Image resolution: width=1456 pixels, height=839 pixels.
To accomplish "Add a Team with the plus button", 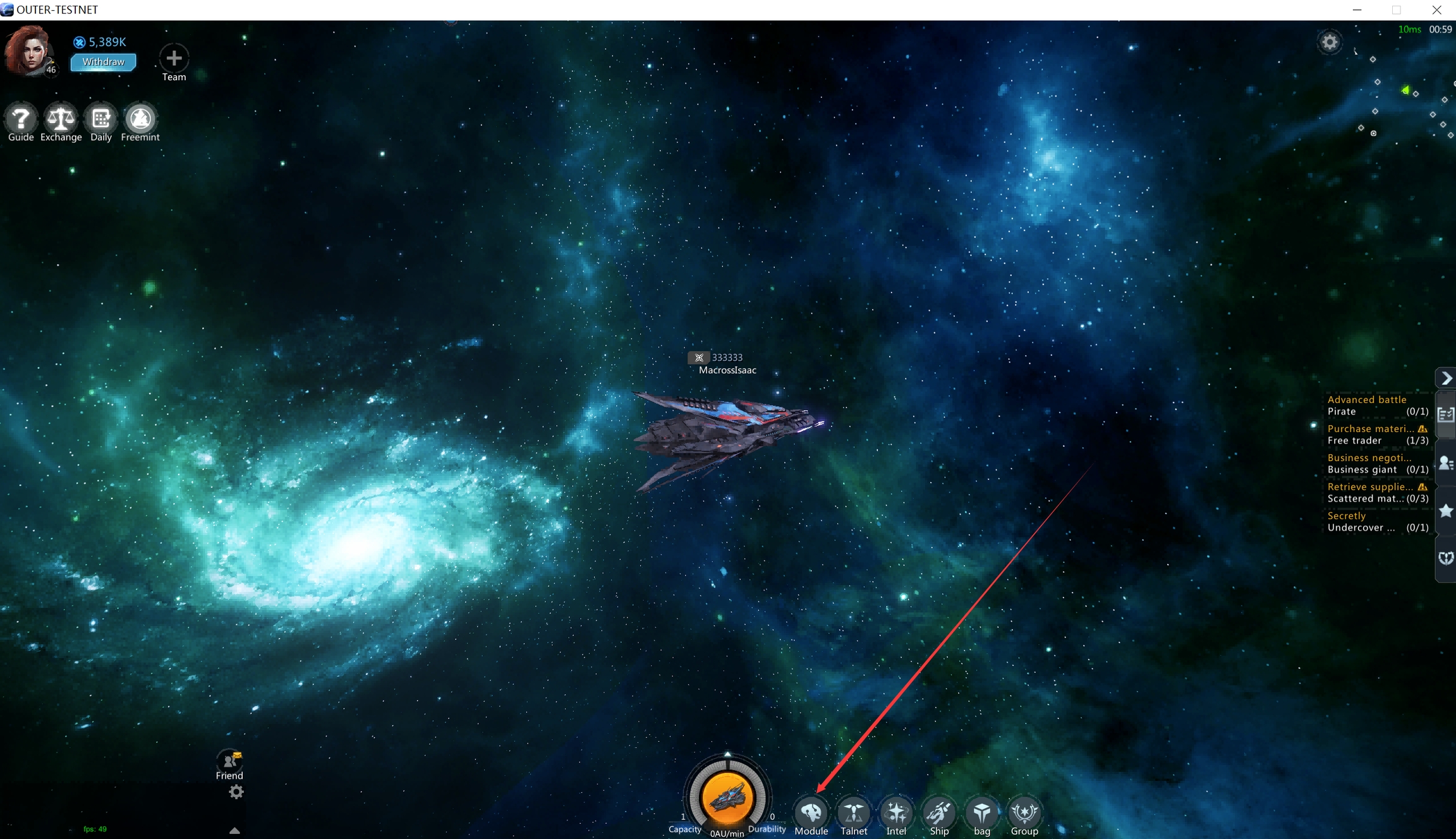I will [x=174, y=59].
